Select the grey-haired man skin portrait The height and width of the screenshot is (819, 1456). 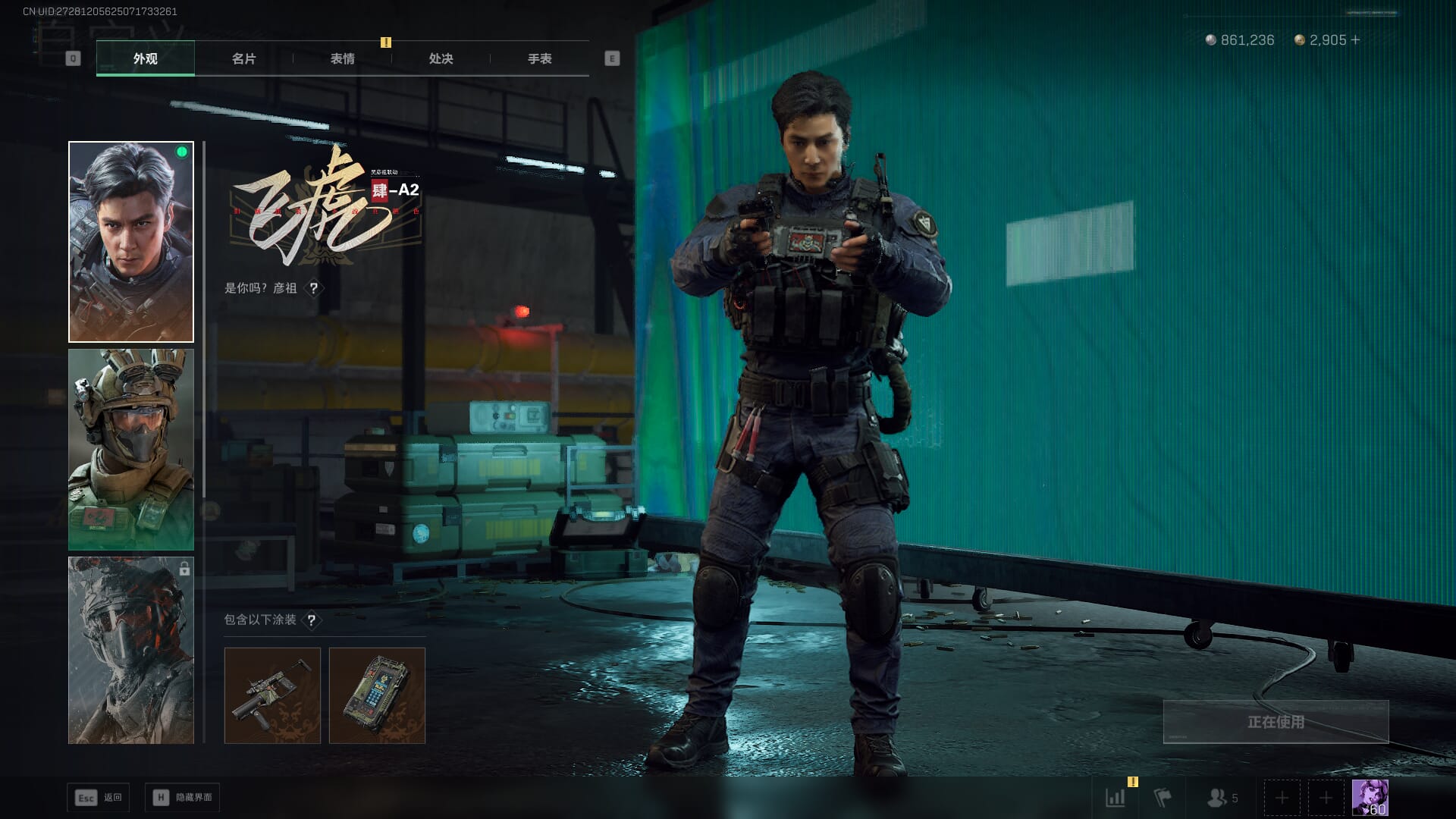coord(131,242)
